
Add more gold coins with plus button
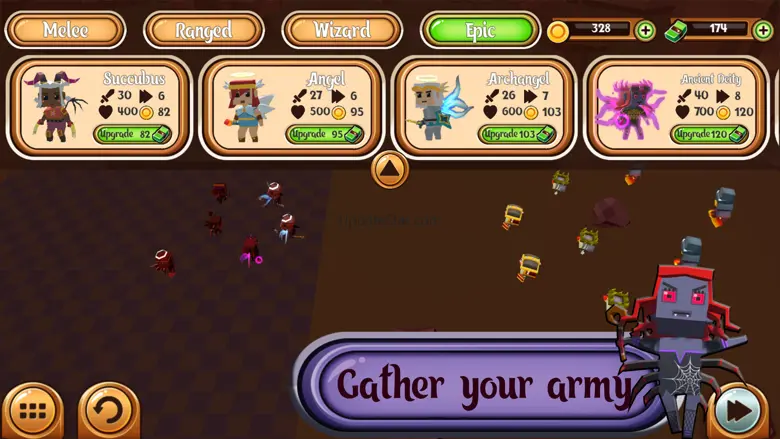[646, 30]
